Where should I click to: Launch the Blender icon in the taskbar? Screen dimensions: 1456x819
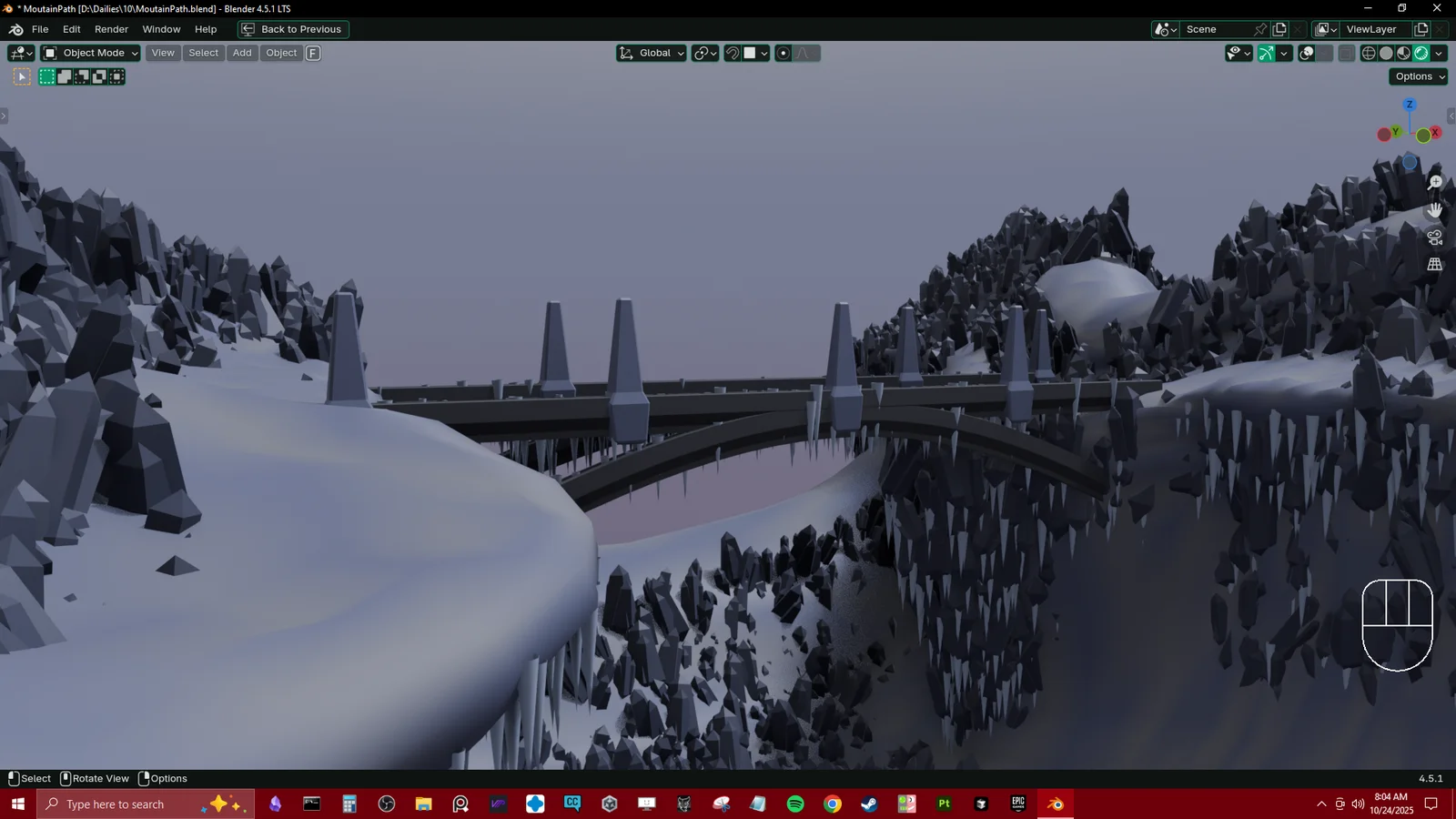(1055, 804)
